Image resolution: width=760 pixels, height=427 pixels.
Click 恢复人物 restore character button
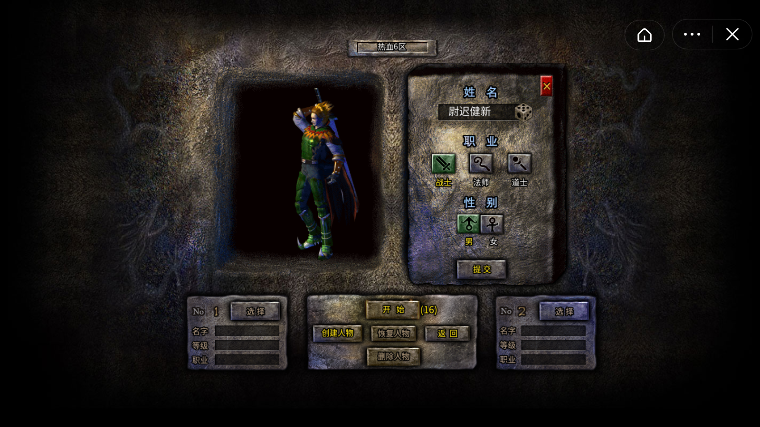click(x=392, y=333)
